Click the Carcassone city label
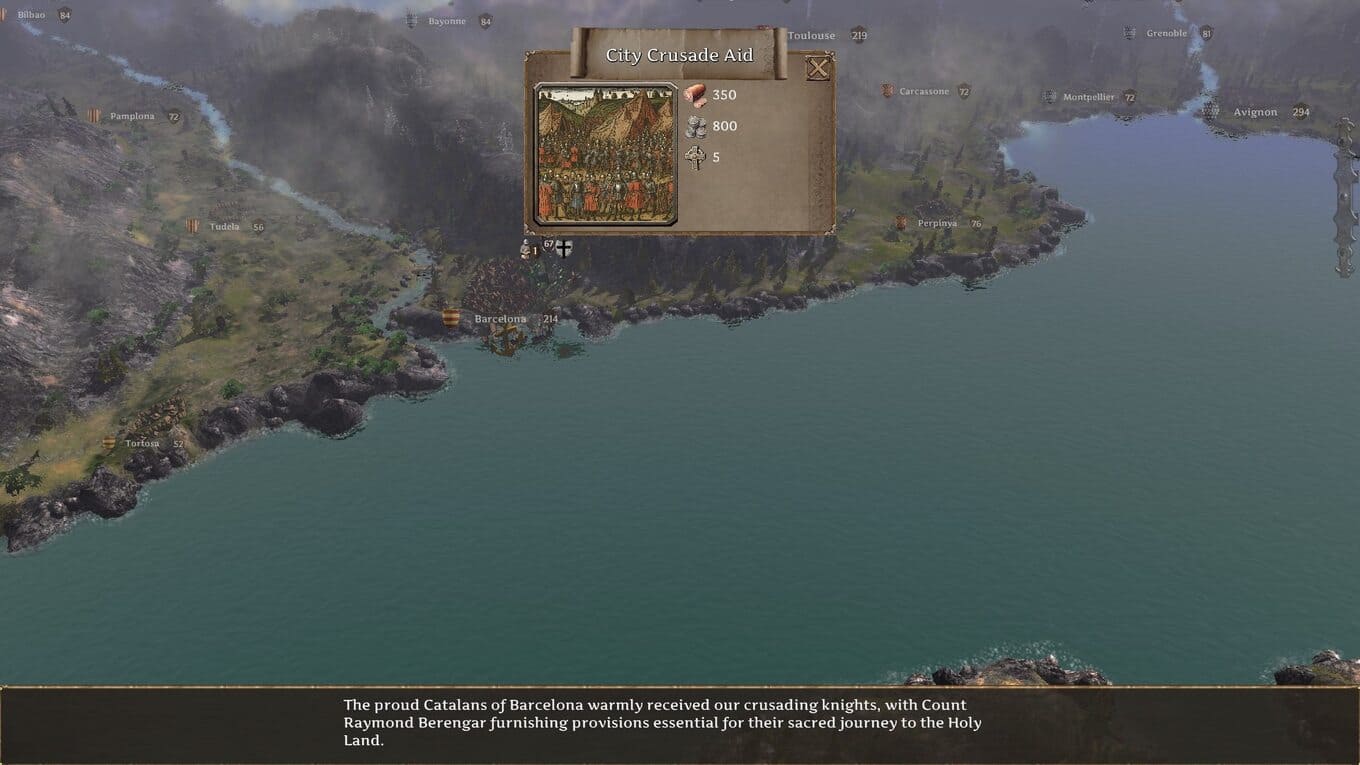 923,92
